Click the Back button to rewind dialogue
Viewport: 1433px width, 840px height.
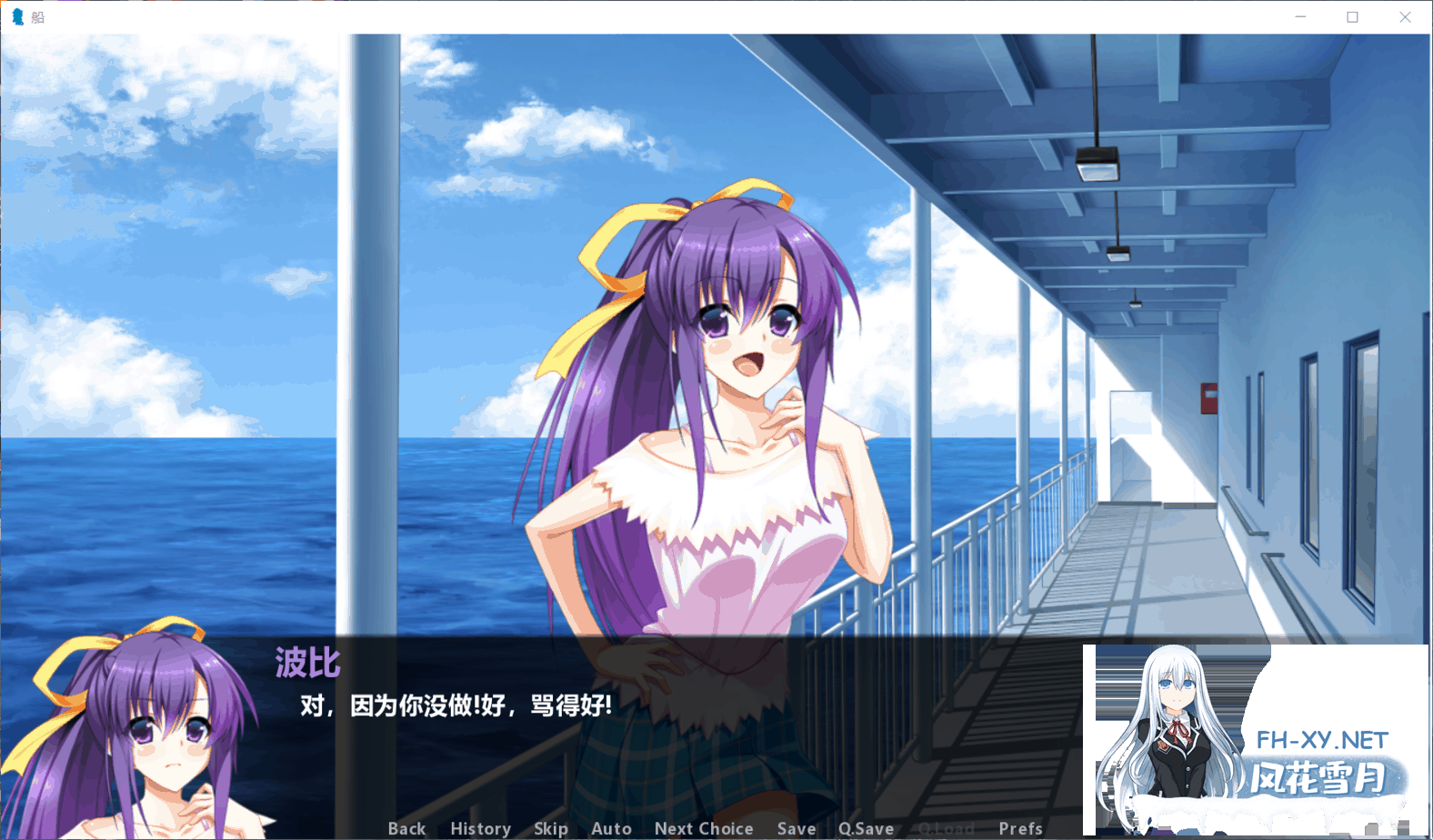click(406, 828)
